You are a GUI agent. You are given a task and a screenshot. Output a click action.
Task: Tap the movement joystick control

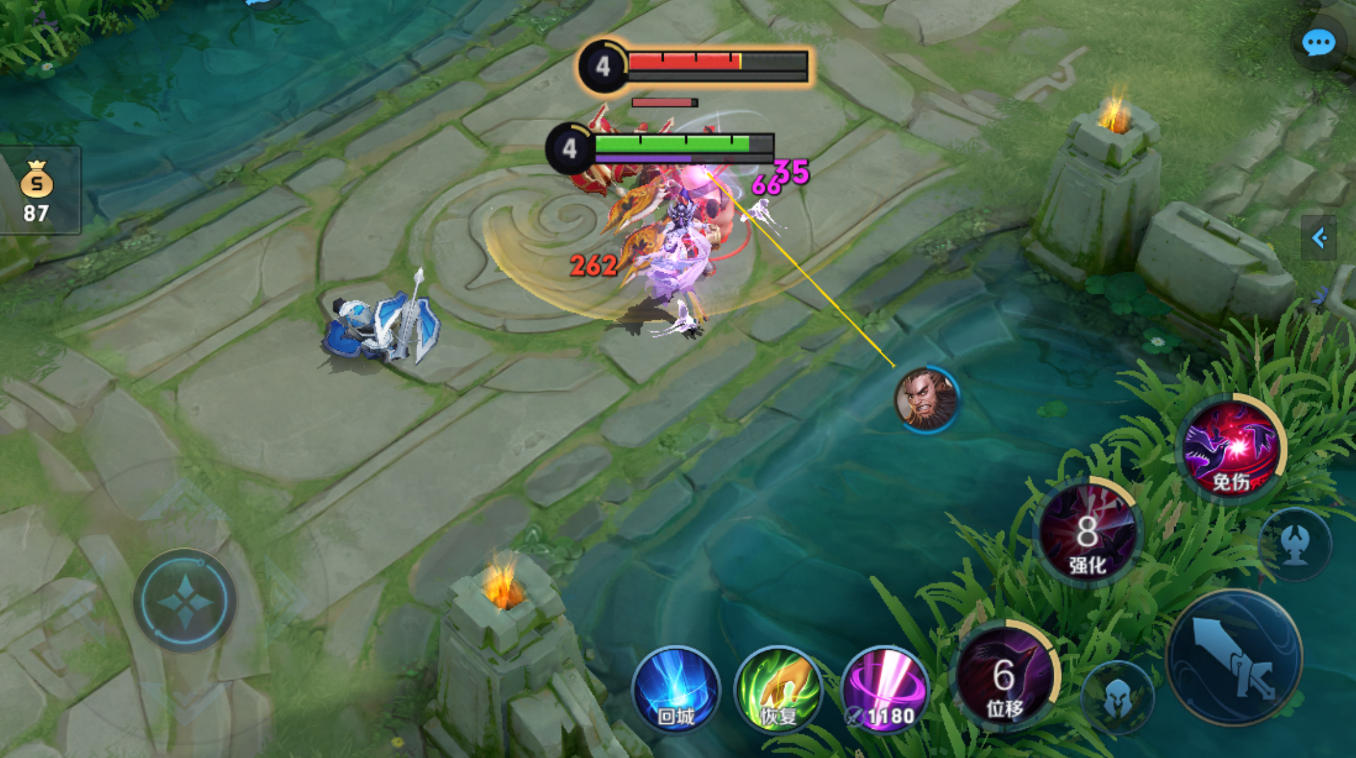(185, 601)
